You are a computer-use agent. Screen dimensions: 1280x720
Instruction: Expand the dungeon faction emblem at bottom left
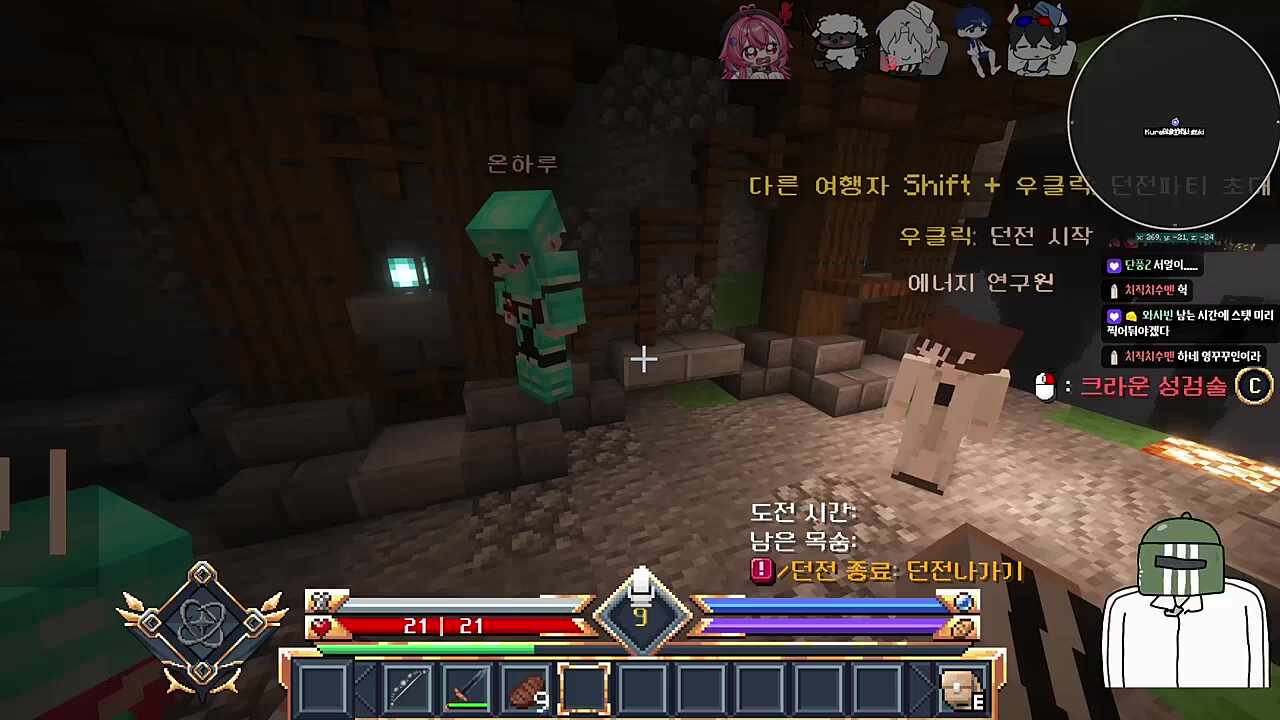point(200,620)
